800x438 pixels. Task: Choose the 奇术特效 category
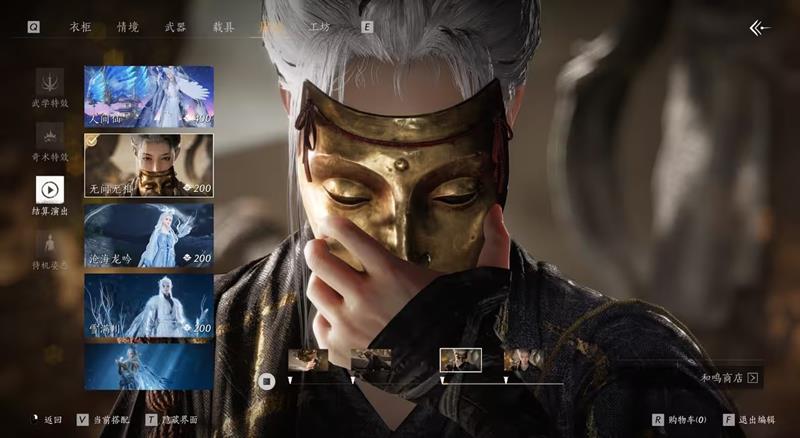[x=50, y=142]
